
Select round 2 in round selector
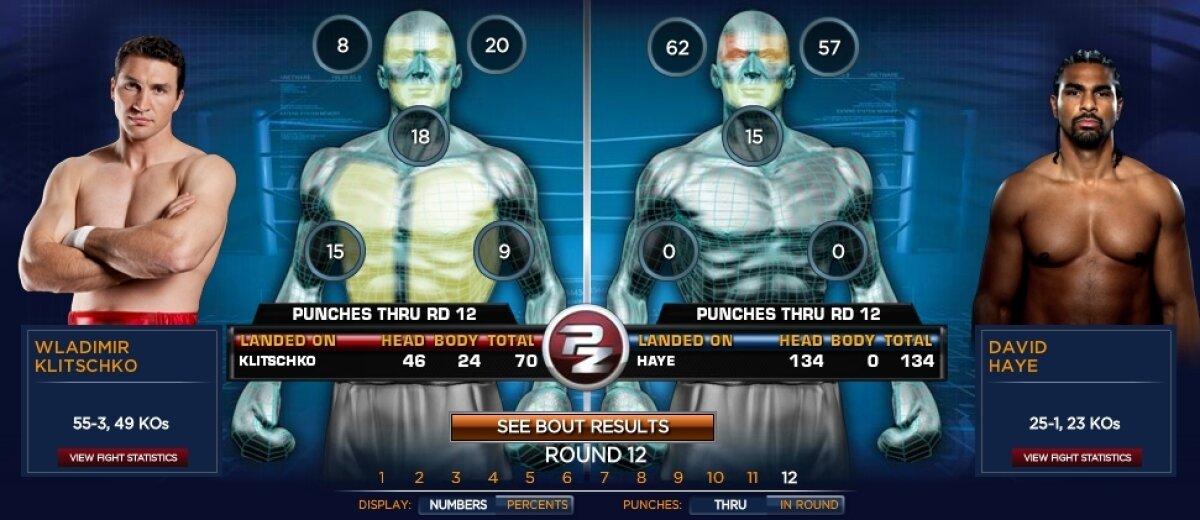[419, 478]
